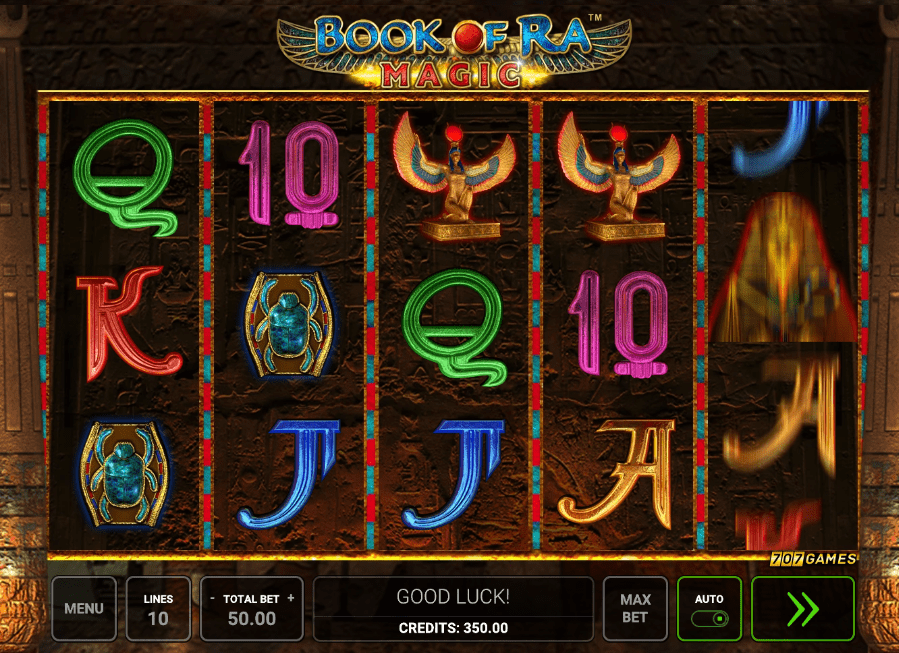899x653 pixels.
Task: Decrease total bet with minus sign
Action: [213, 598]
